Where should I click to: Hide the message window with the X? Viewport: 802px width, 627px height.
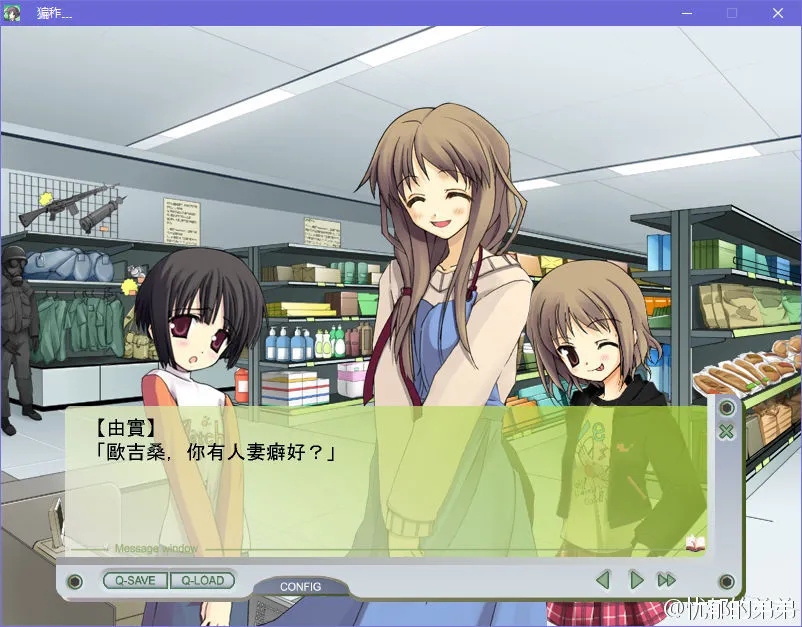tap(726, 432)
